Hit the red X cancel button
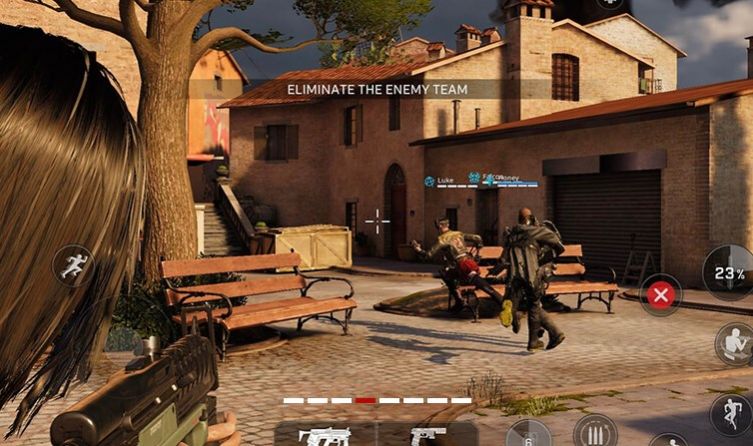Image resolution: width=753 pixels, height=446 pixels. pos(660,294)
